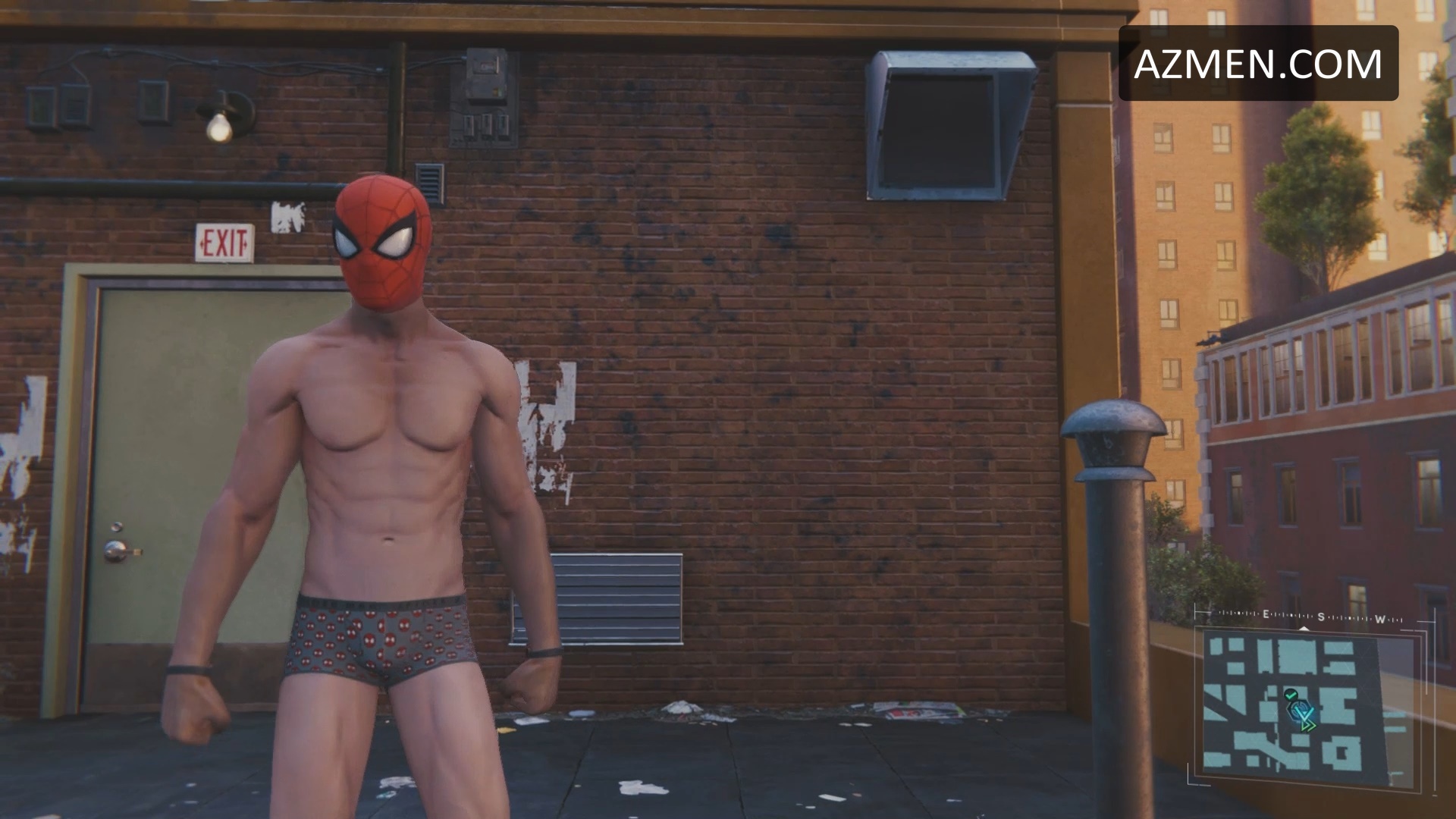Image resolution: width=1456 pixels, height=819 pixels.
Task: Click the green player arrow on minimap
Action: [x=1308, y=726]
